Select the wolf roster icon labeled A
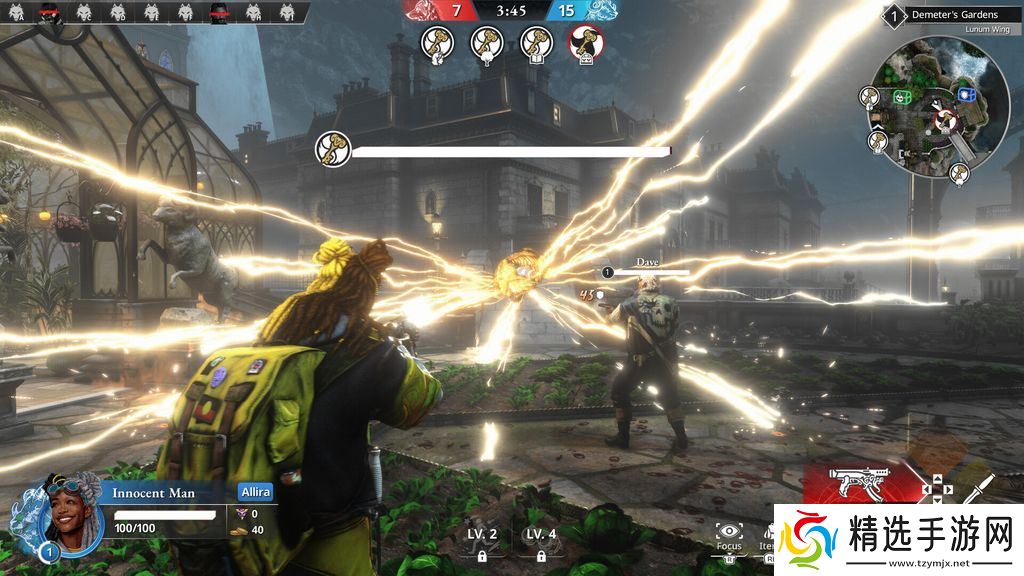The width and height of the screenshot is (1024, 576). (16, 13)
